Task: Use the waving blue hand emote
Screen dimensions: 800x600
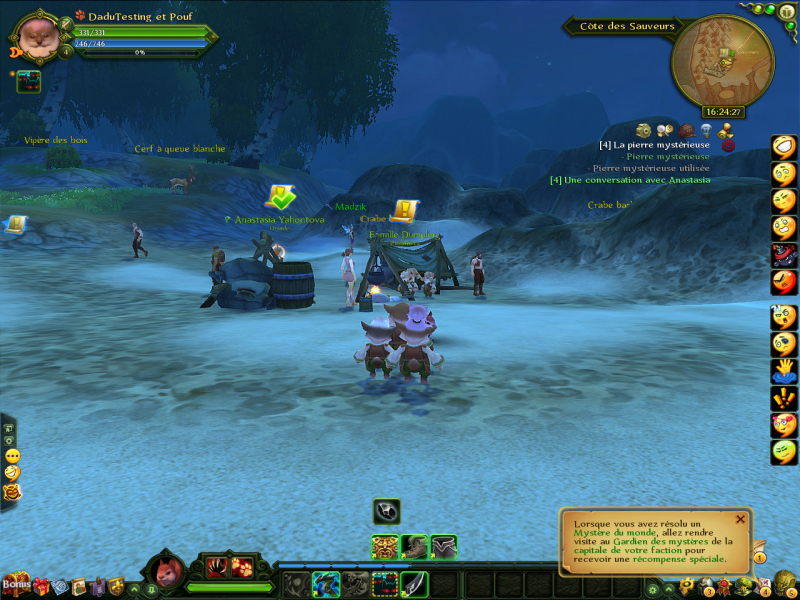Action: (x=784, y=371)
